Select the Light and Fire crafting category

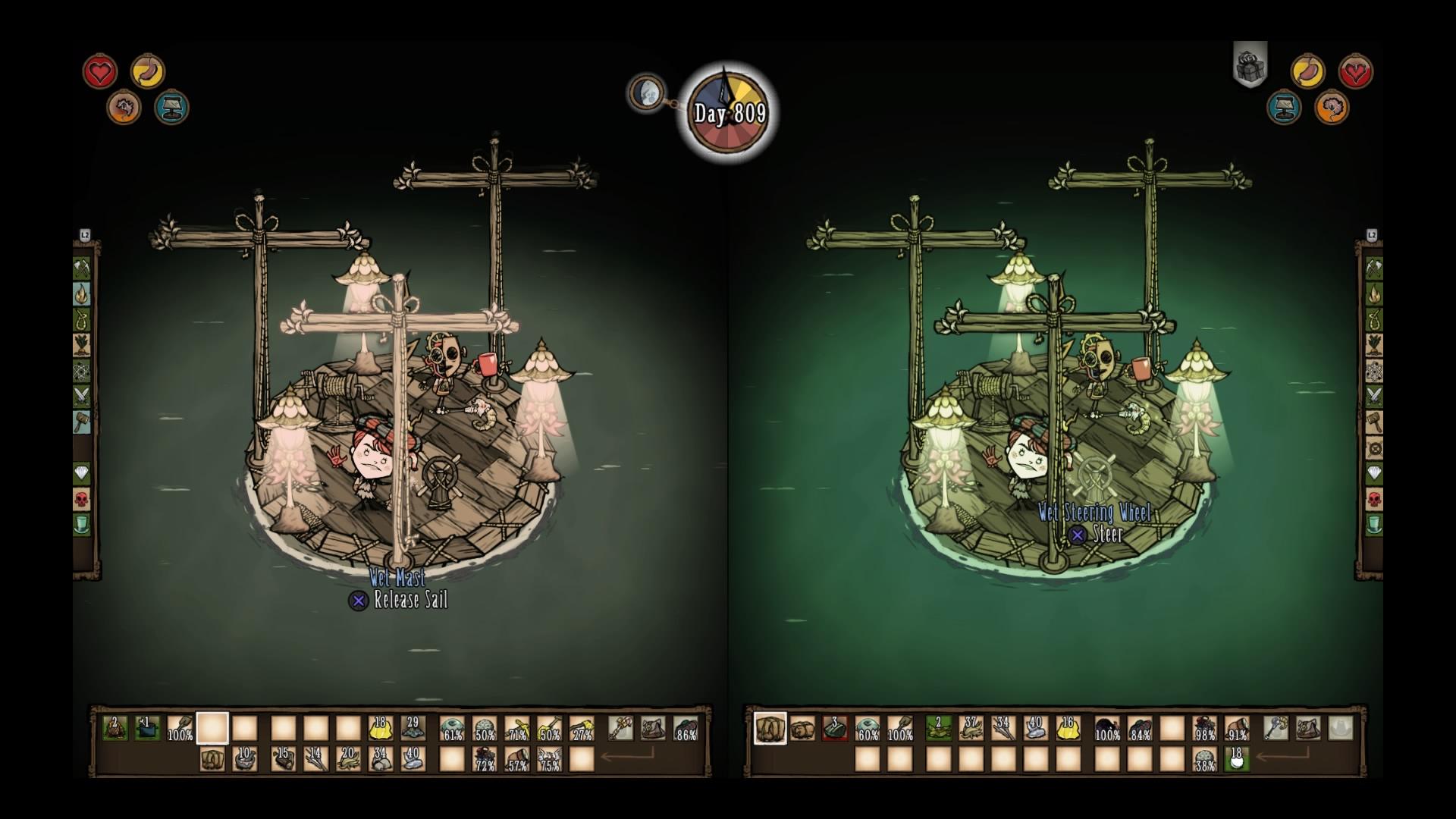coord(83,294)
